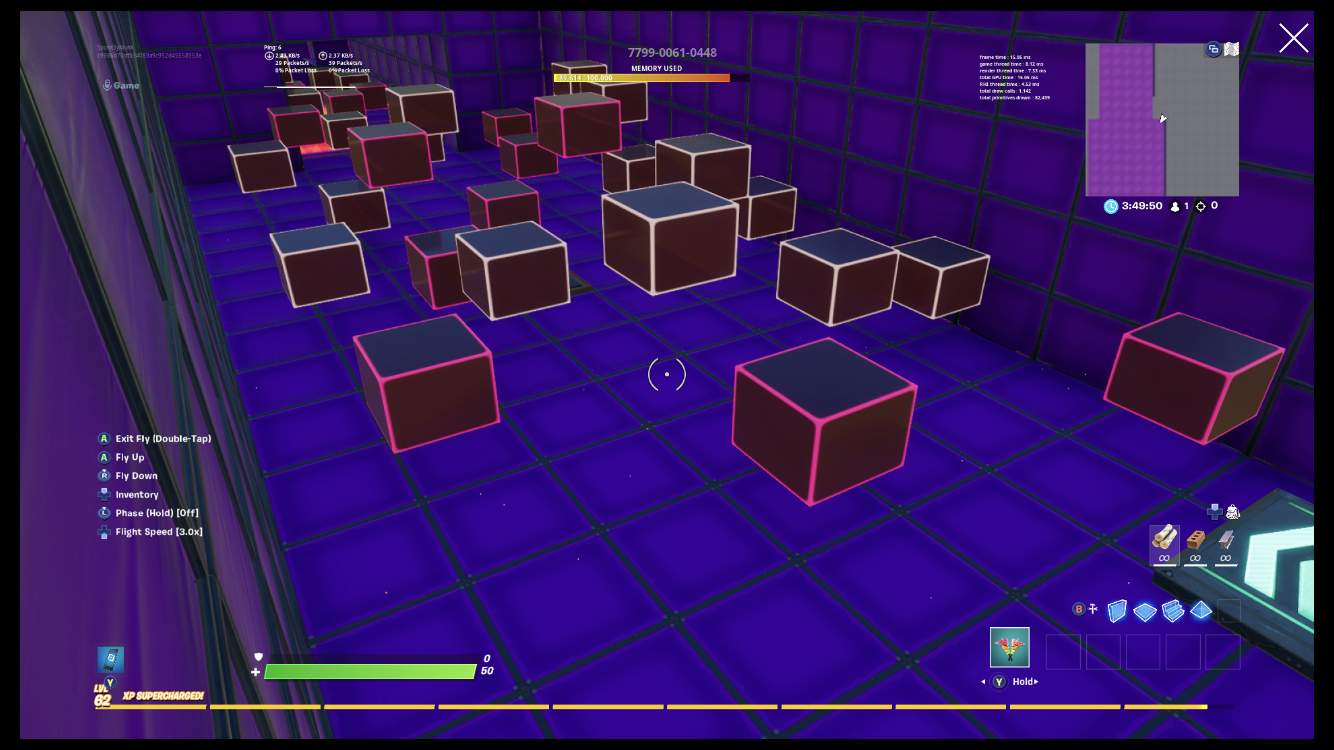Click the player count icon near the clock

1175,206
